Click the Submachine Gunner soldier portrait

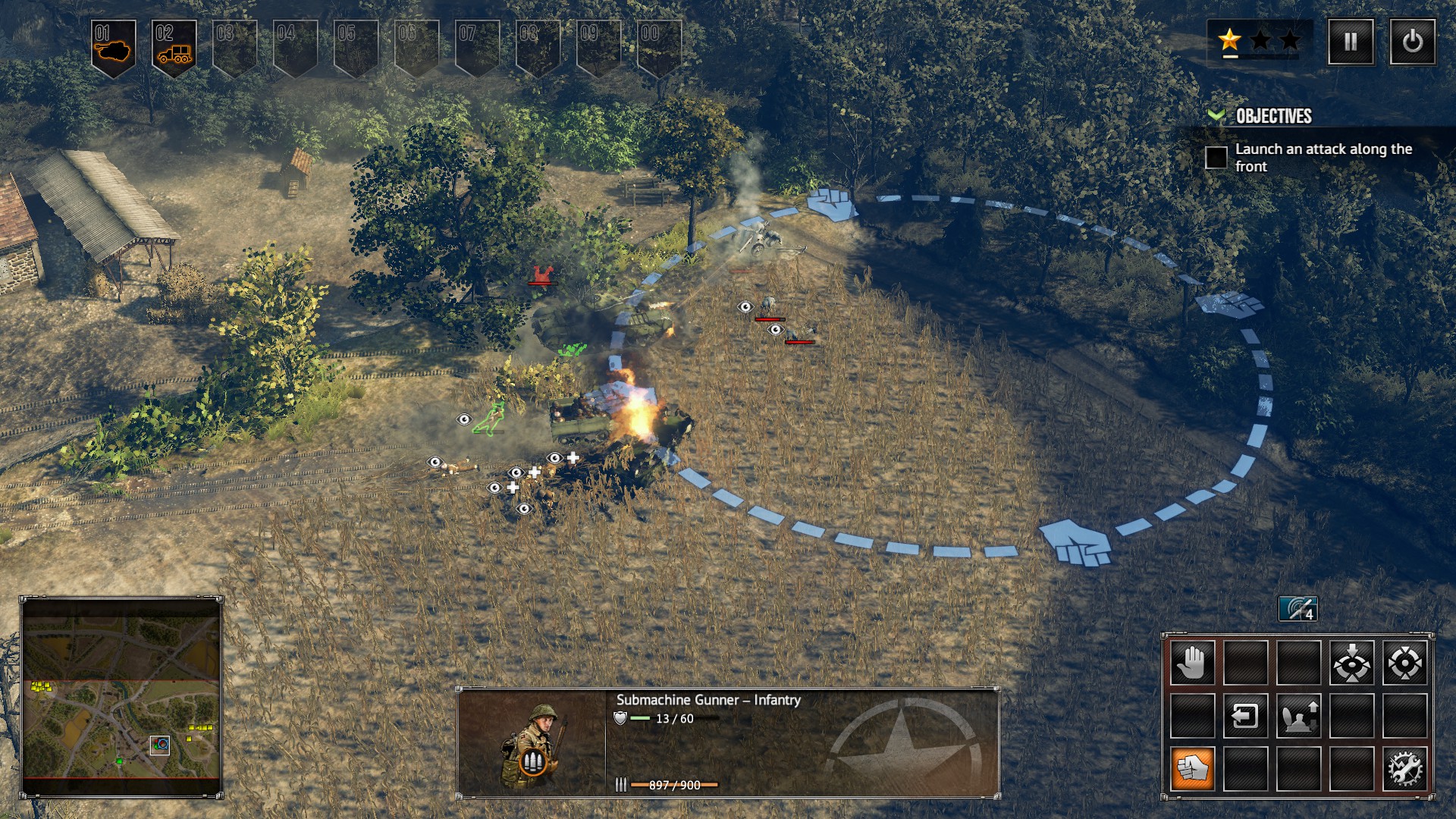pyautogui.click(x=531, y=743)
